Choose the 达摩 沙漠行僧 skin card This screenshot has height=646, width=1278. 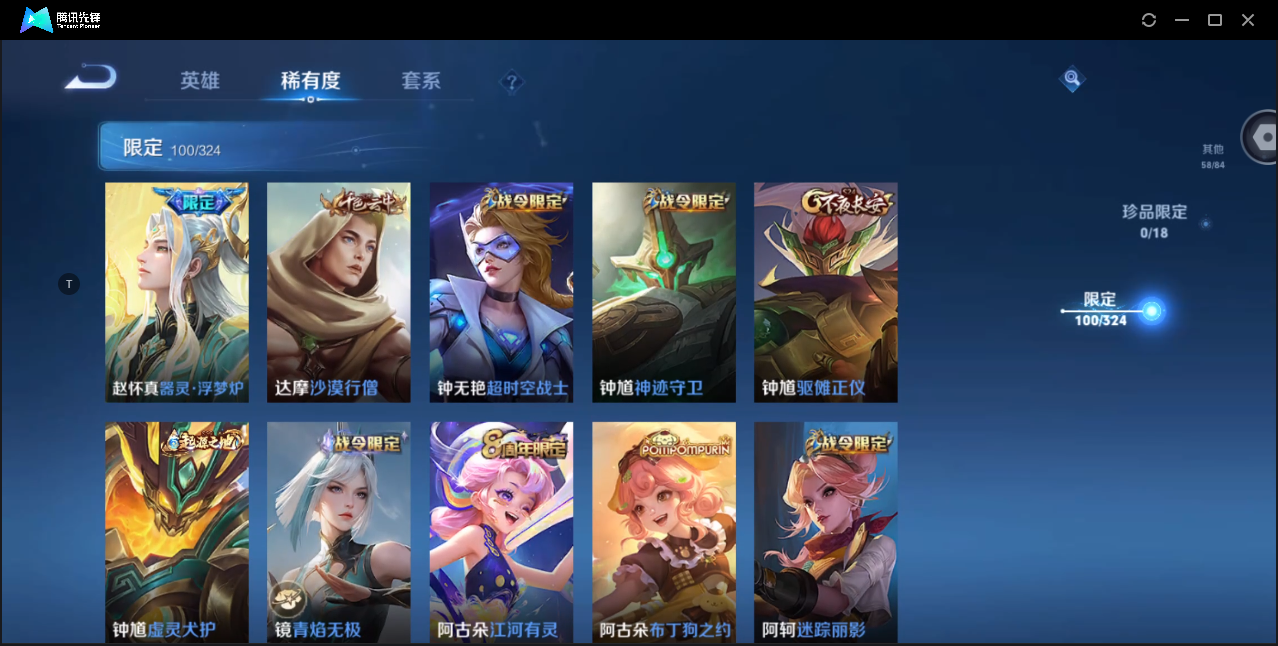coord(339,292)
